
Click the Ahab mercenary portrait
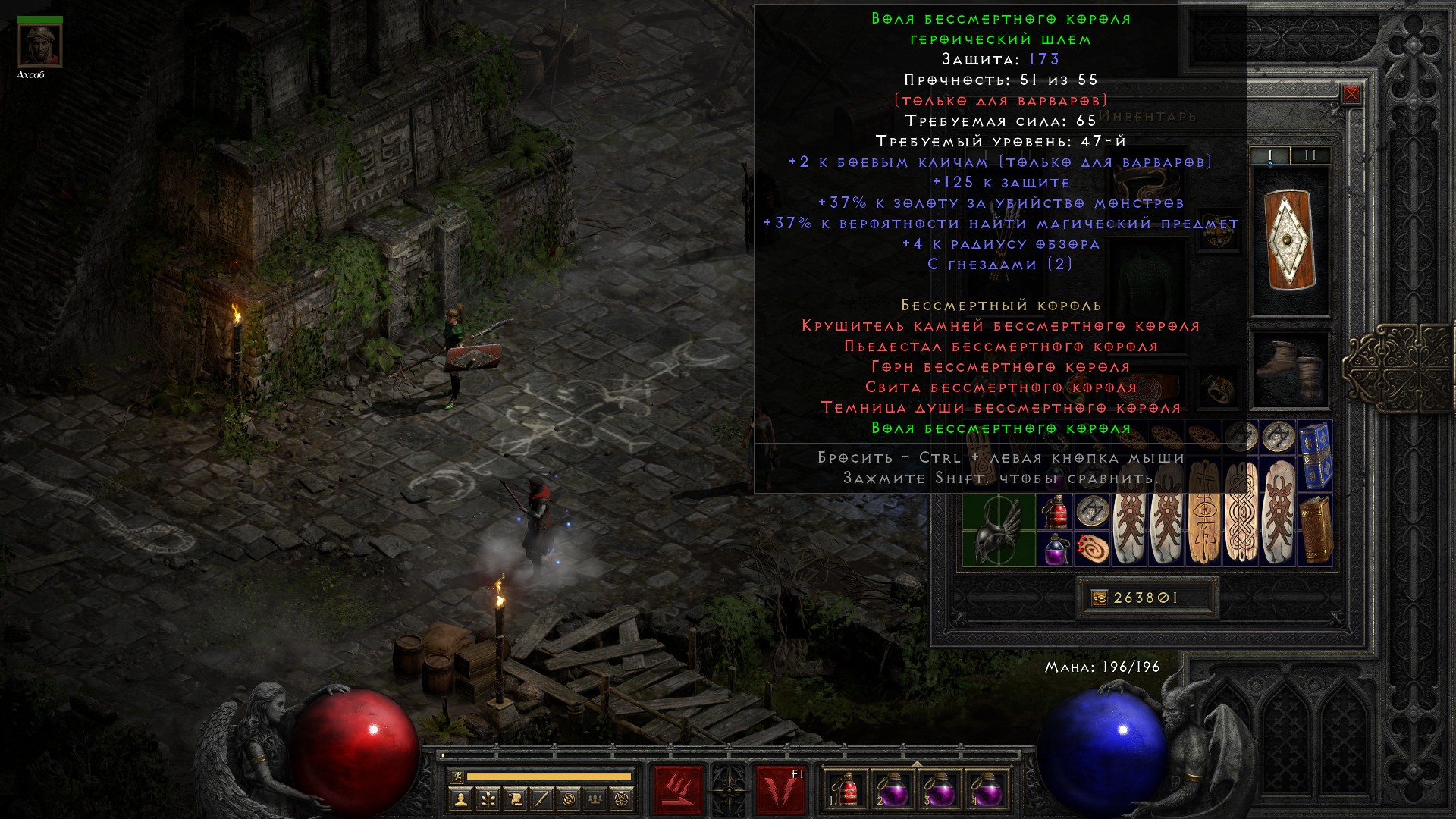click(40, 46)
